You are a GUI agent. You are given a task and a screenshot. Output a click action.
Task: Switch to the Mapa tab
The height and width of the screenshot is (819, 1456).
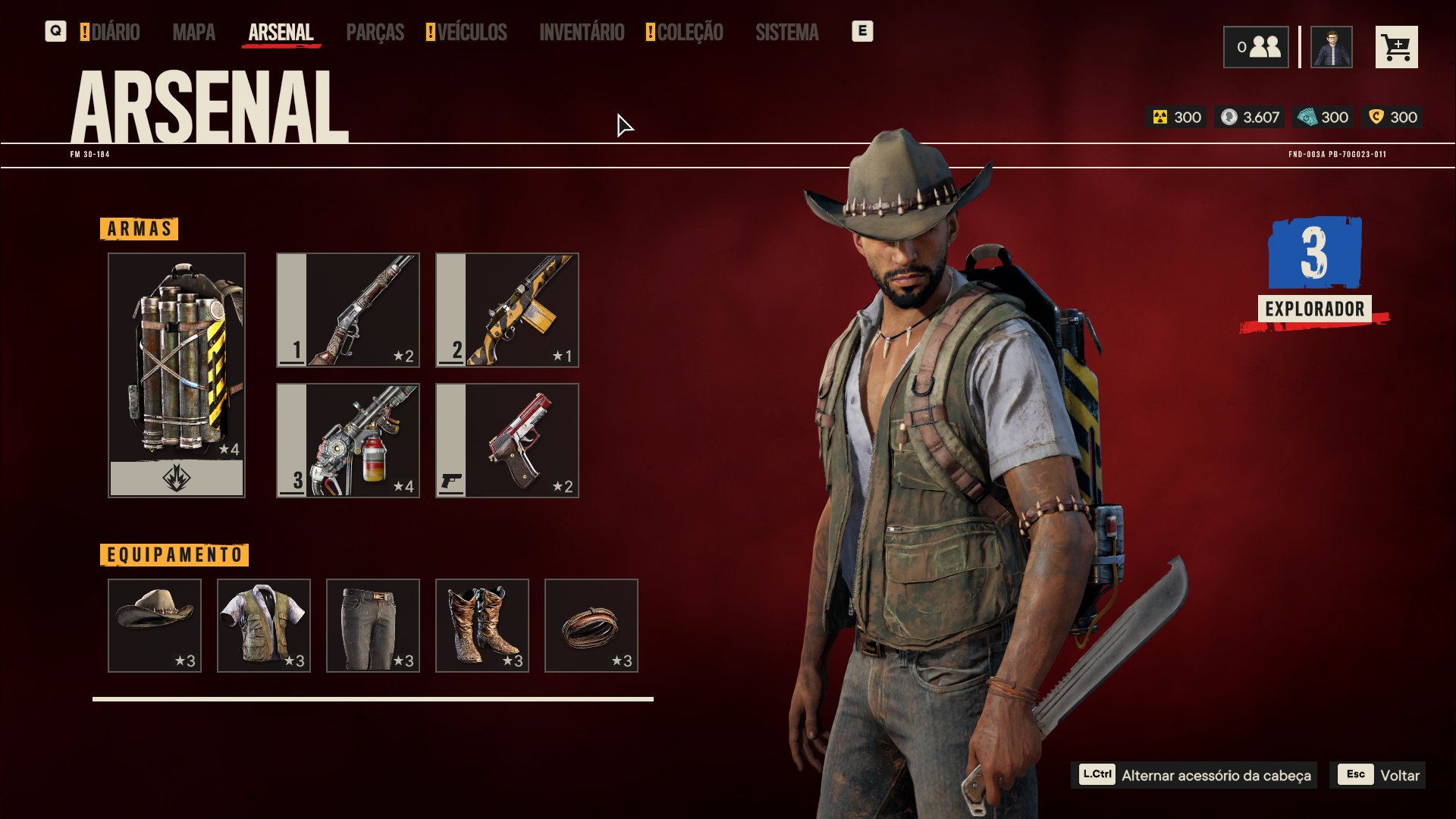click(193, 33)
